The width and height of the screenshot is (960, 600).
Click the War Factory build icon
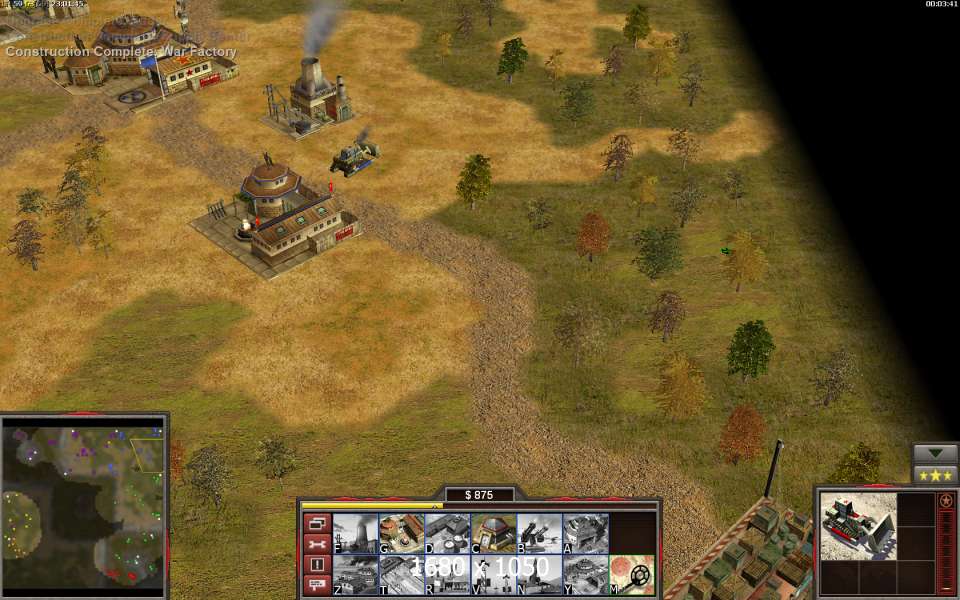click(585, 533)
